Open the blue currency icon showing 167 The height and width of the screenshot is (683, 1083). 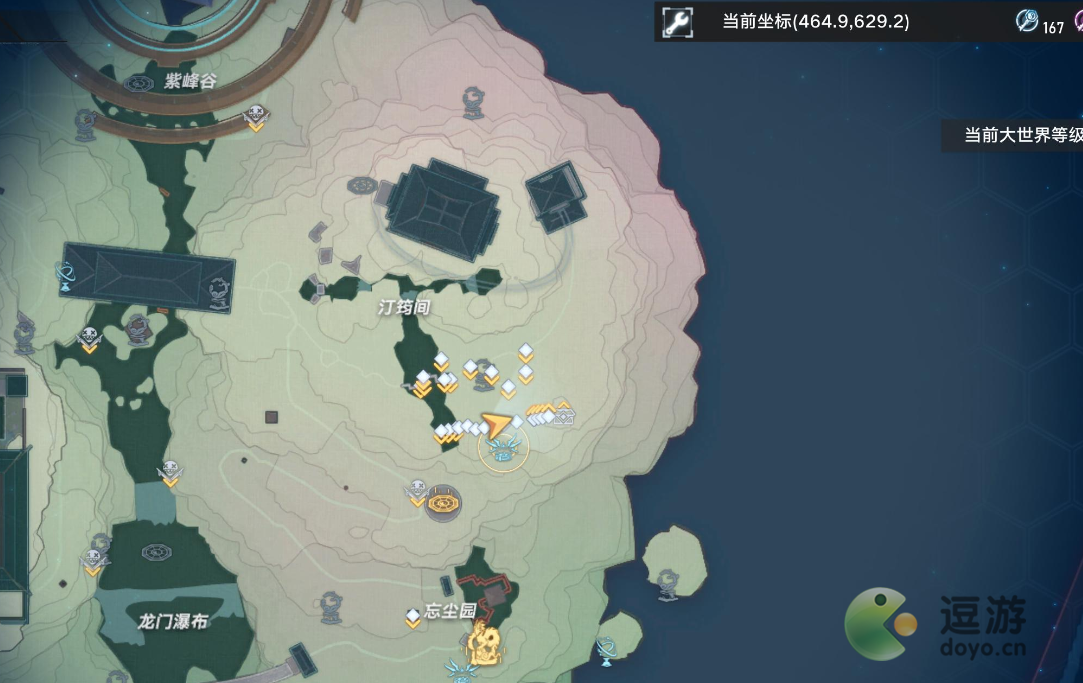point(1027,21)
